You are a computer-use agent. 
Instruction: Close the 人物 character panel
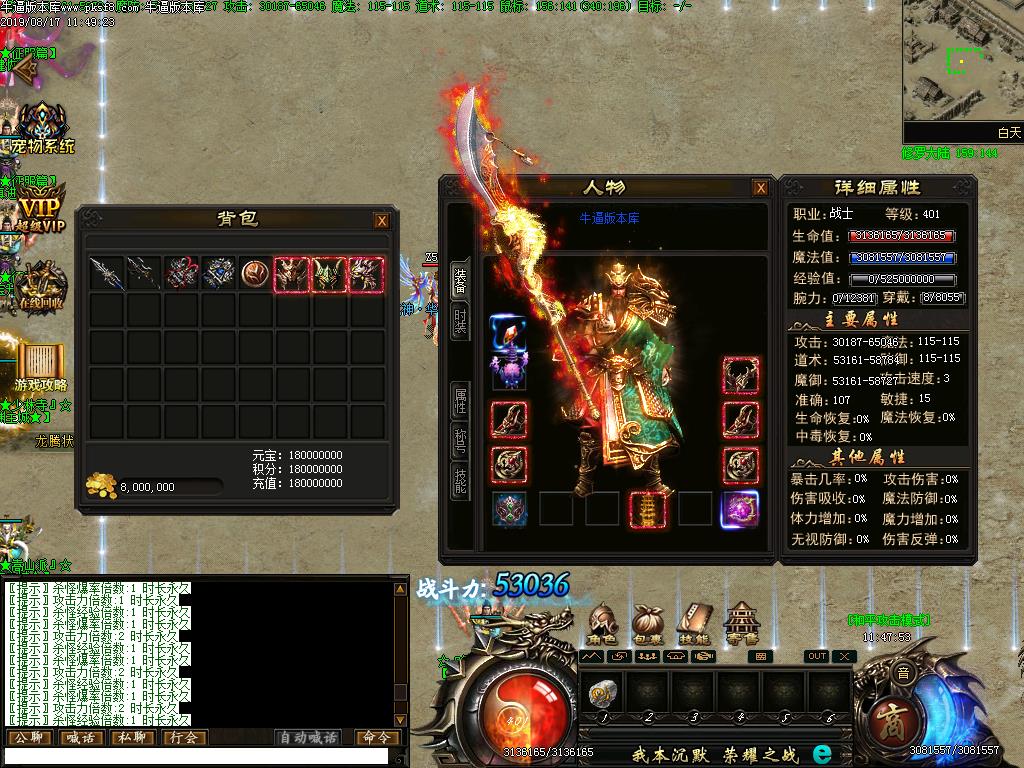click(761, 188)
